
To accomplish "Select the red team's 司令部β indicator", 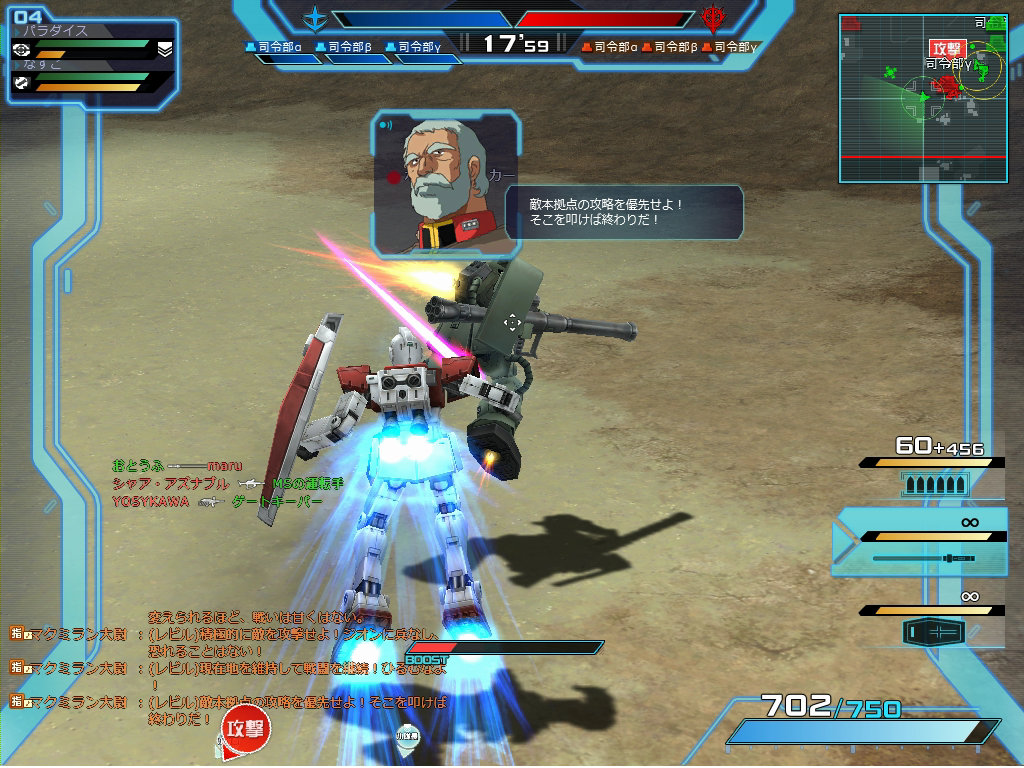I will tap(670, 46).
